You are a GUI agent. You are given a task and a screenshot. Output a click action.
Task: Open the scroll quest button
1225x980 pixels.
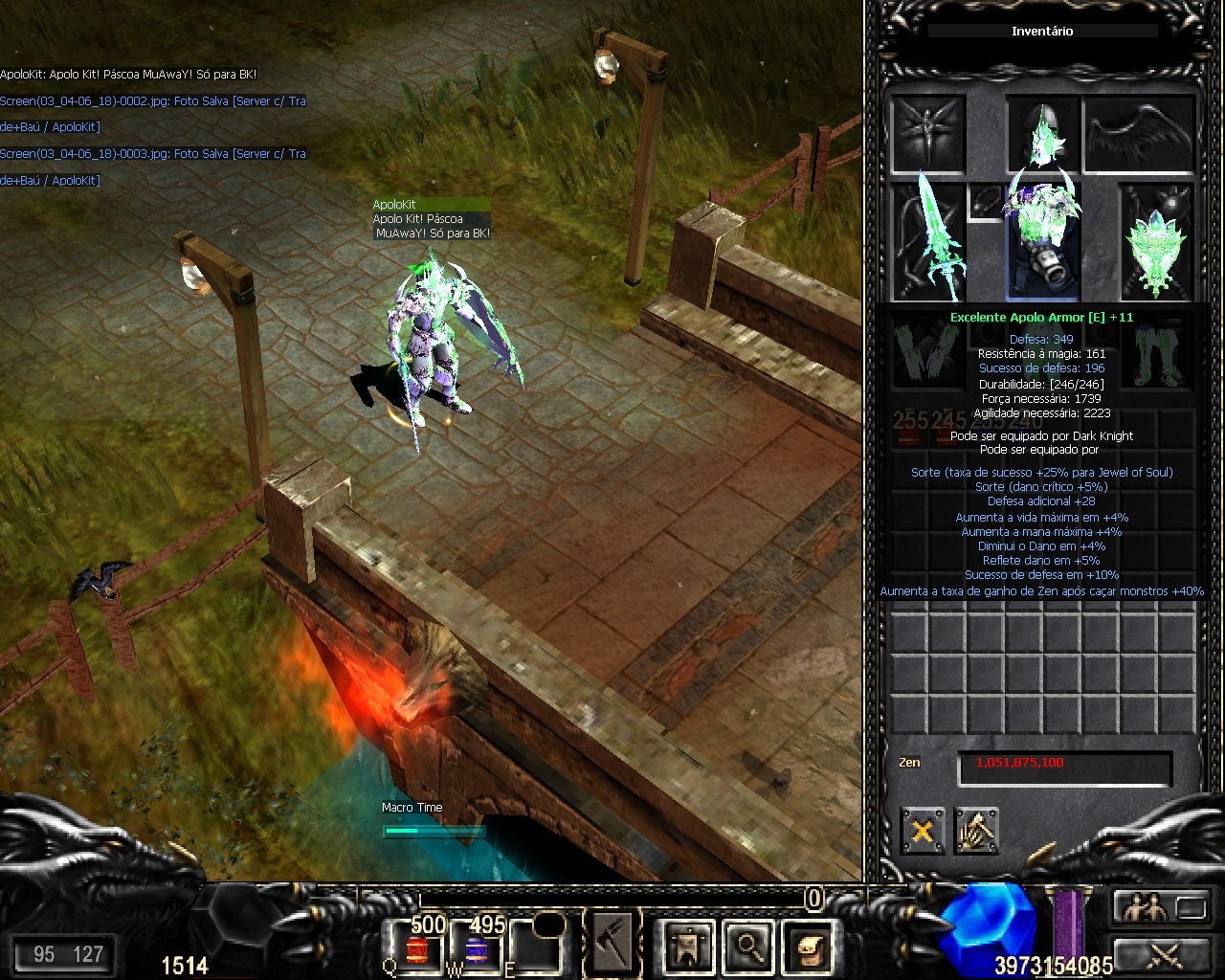[x=807, y=946]
